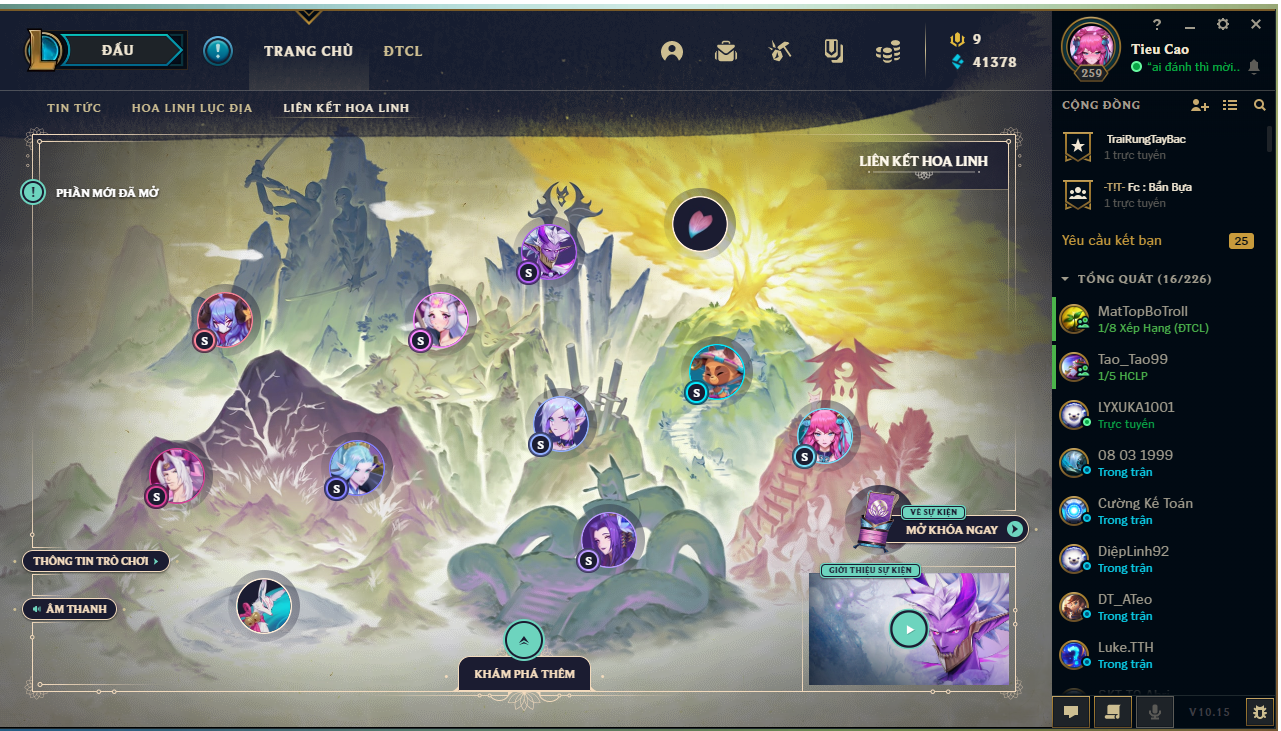Select the pink heart node on map

click(x=700, y=224)
